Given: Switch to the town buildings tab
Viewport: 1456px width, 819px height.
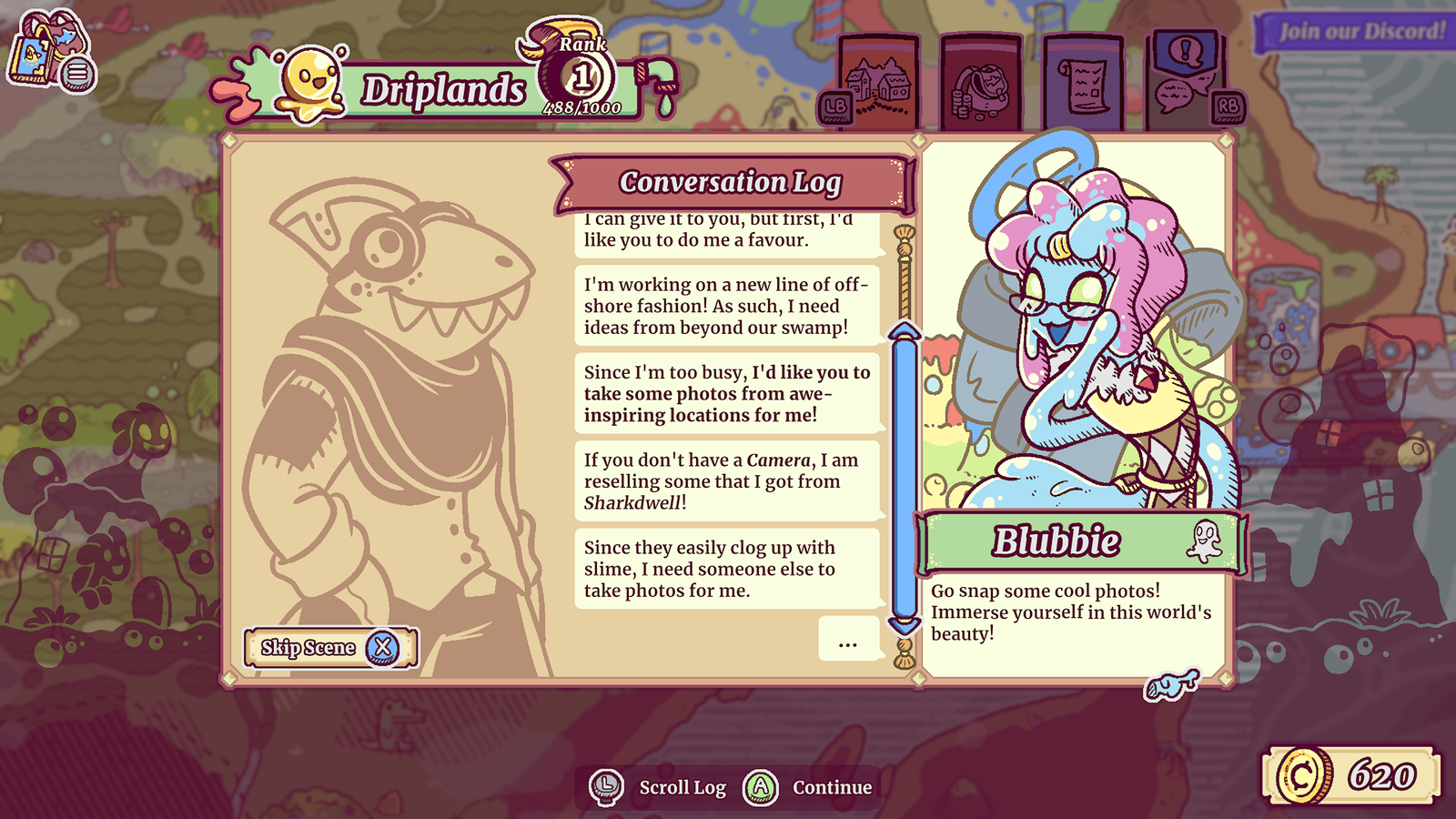Looking at the screenshot, I should tap(878, 84).
